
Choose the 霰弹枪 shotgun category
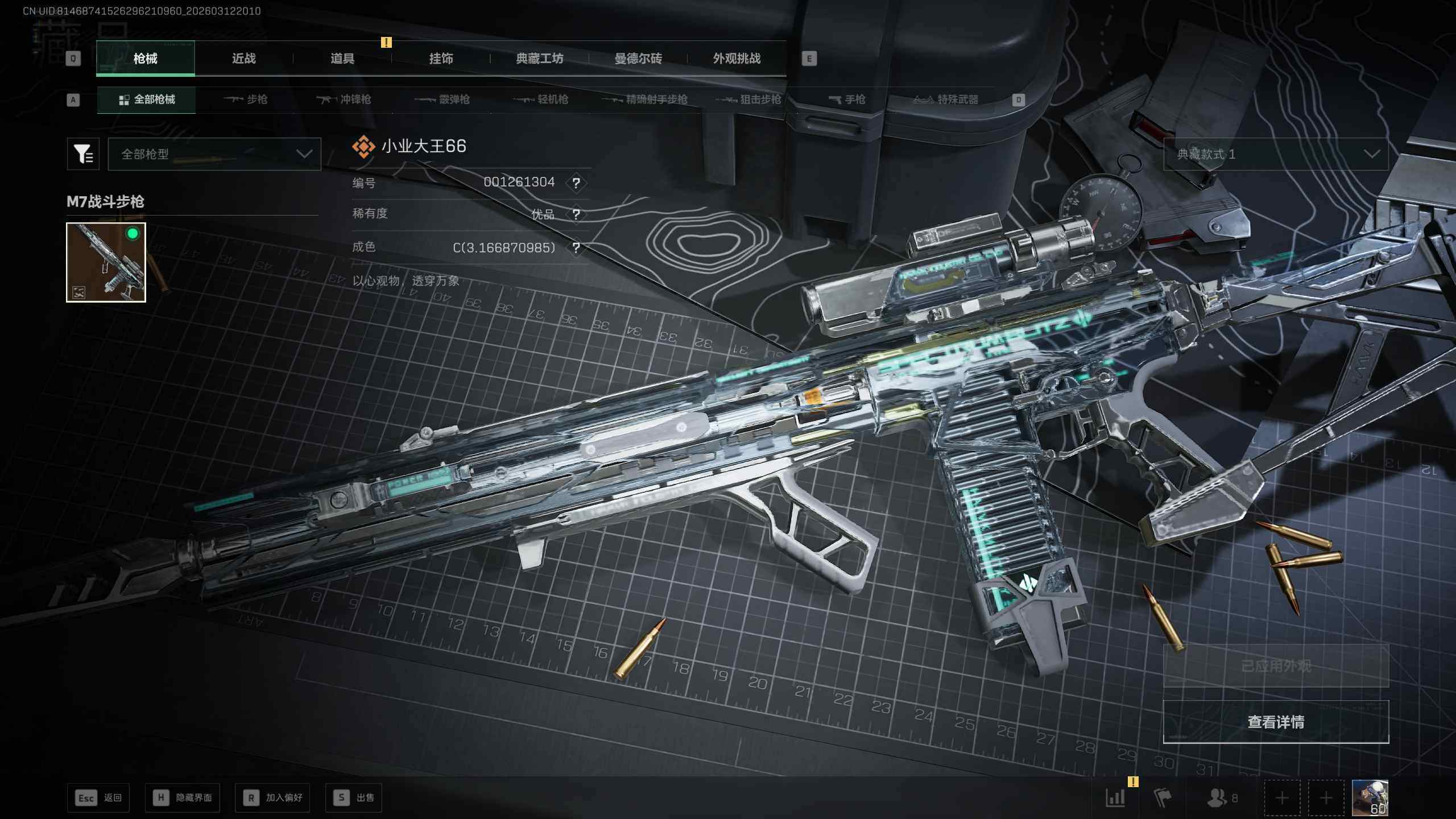[x=442, y=100]
